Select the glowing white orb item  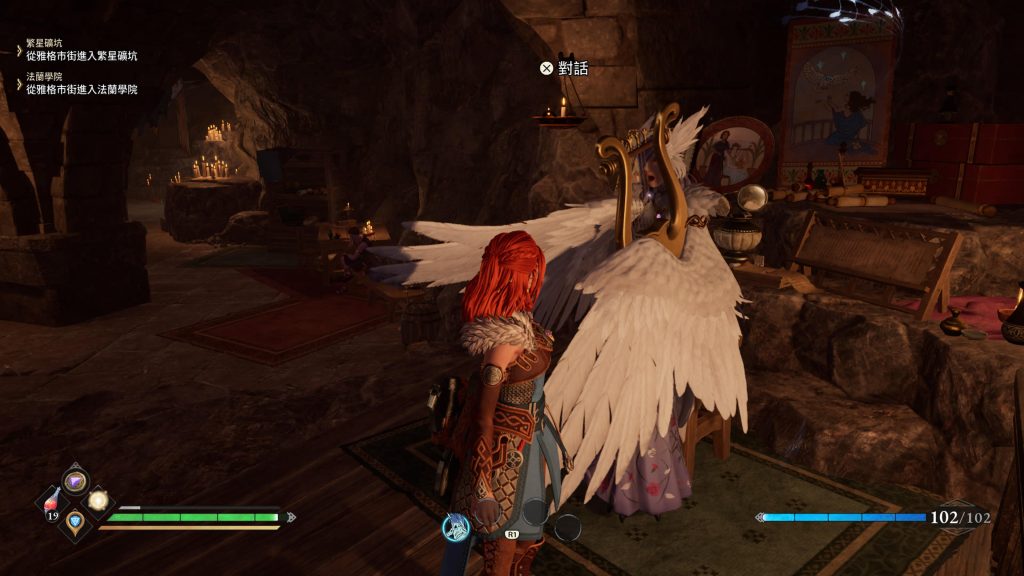pyautogui.click(x=98, y=500)
